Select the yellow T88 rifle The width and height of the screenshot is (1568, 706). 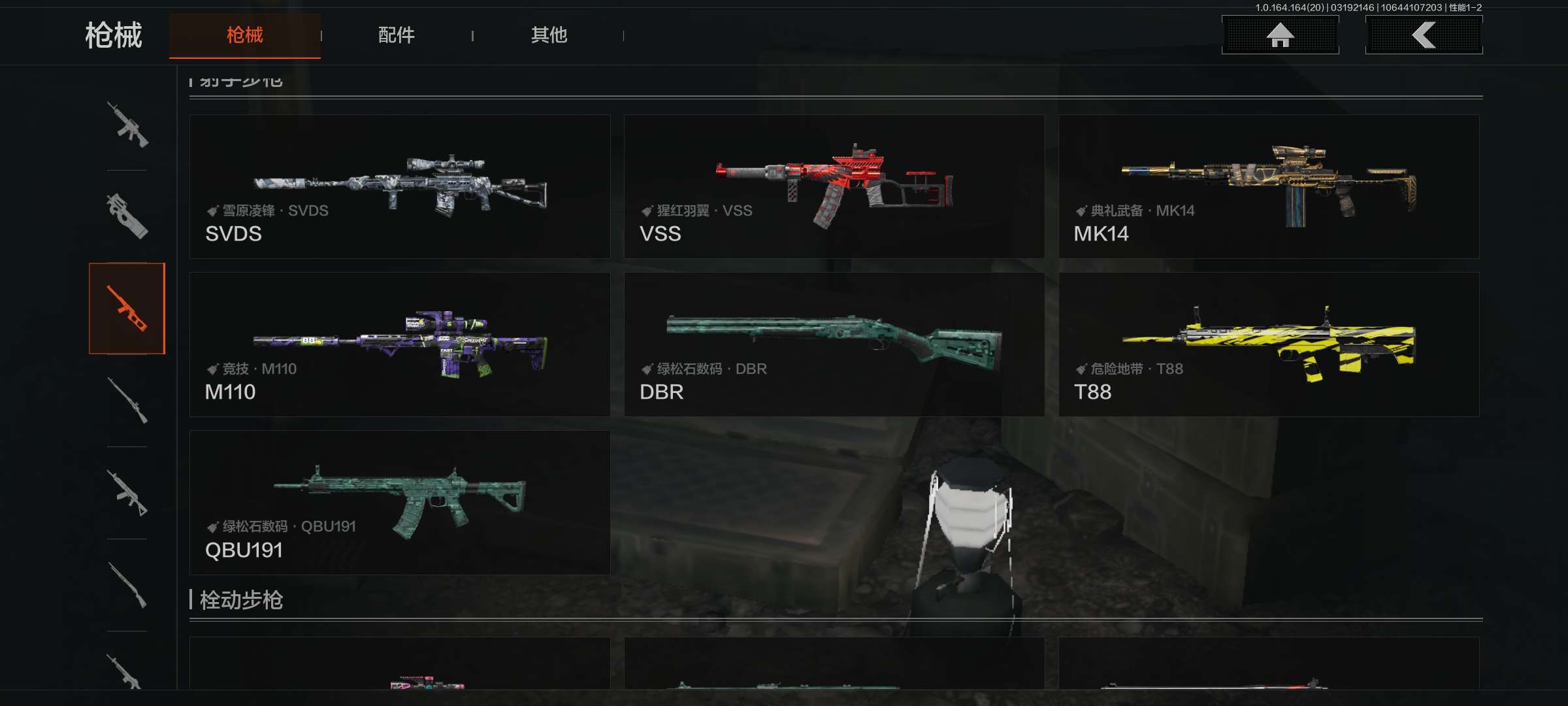(1268, 345)
